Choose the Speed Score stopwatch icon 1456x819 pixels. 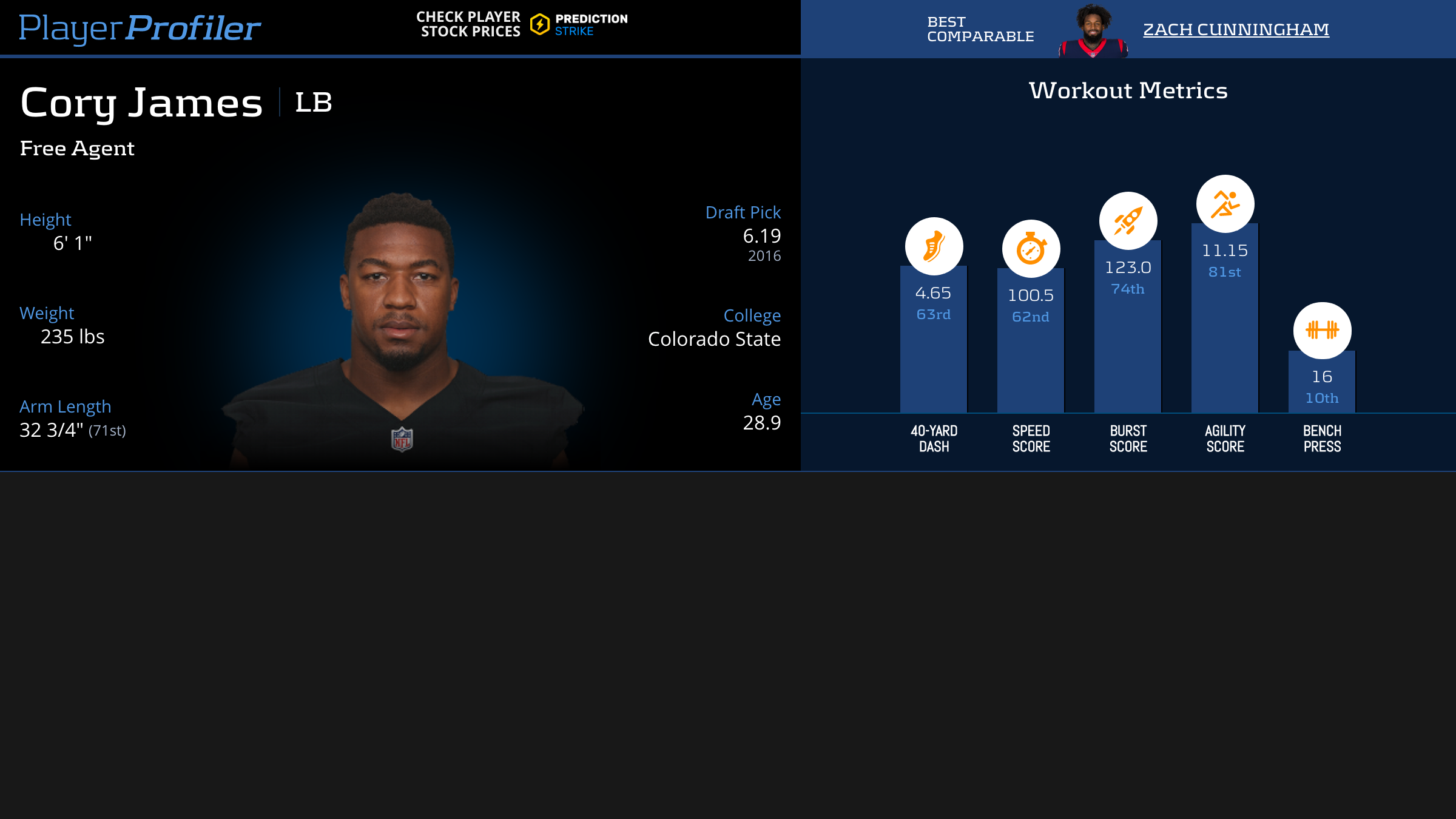click(1031, 249)
